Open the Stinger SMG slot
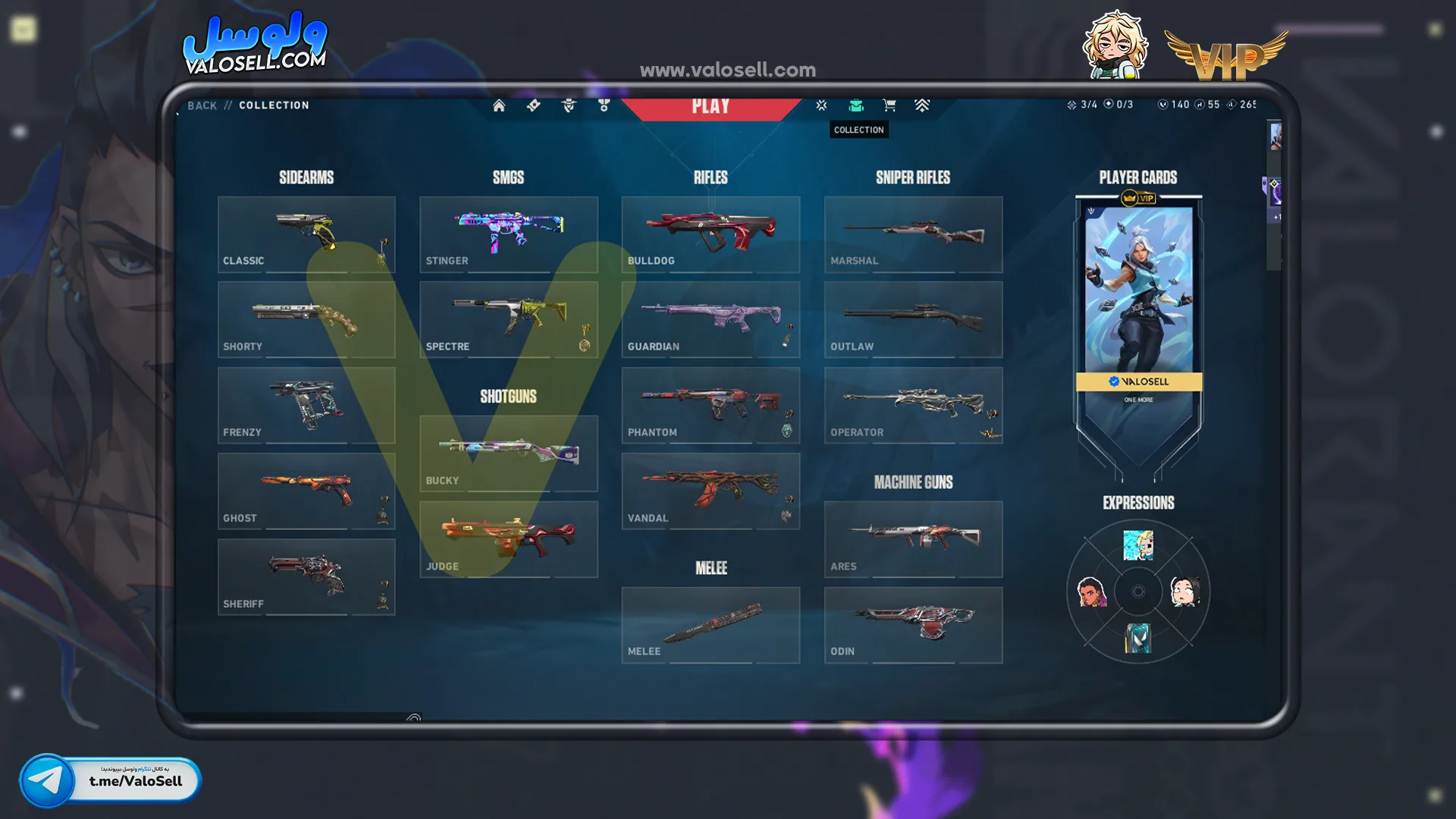The image size is (1456, 819). click(x=508, y=234)
